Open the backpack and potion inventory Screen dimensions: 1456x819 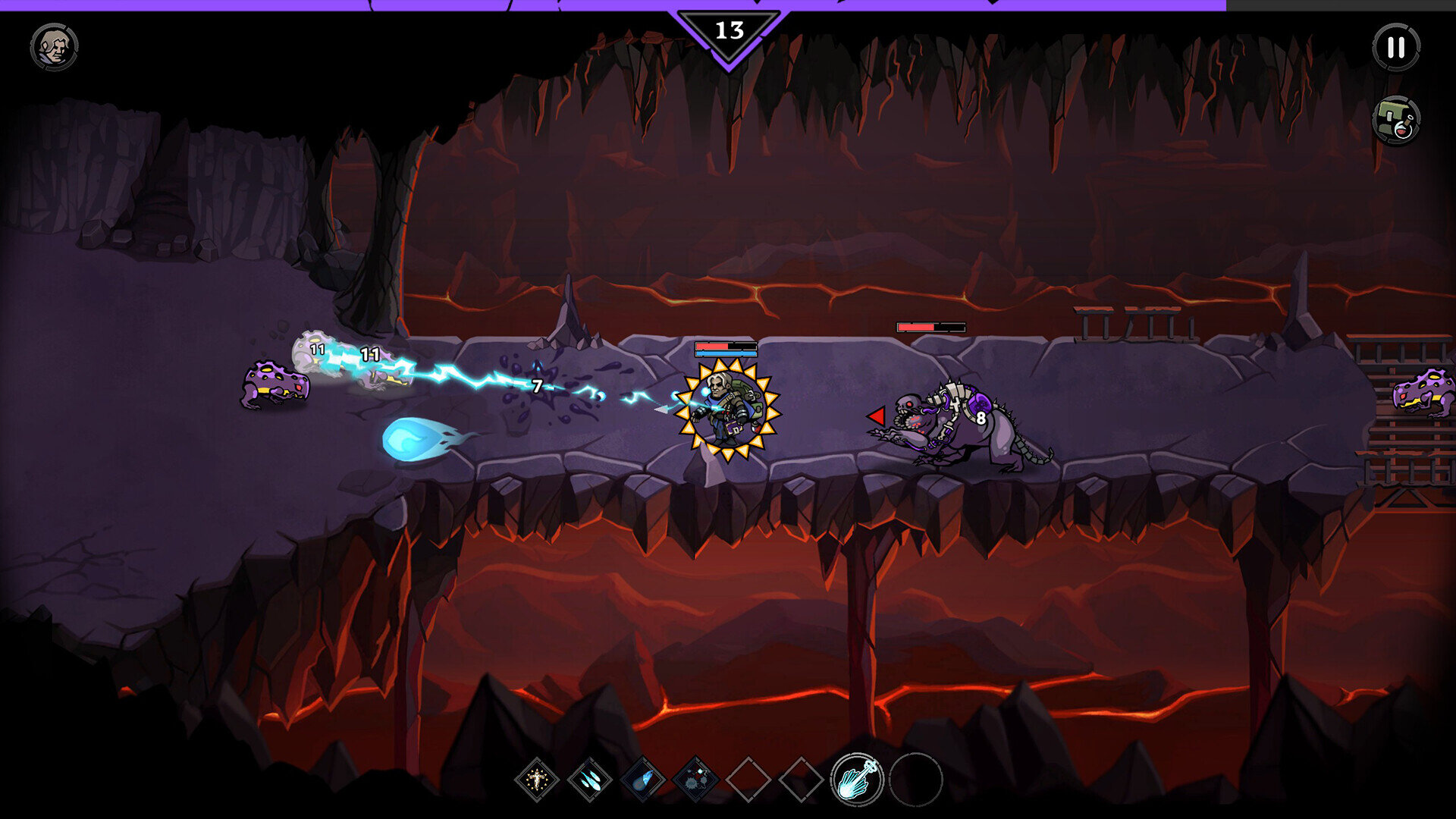(1395, 120)
